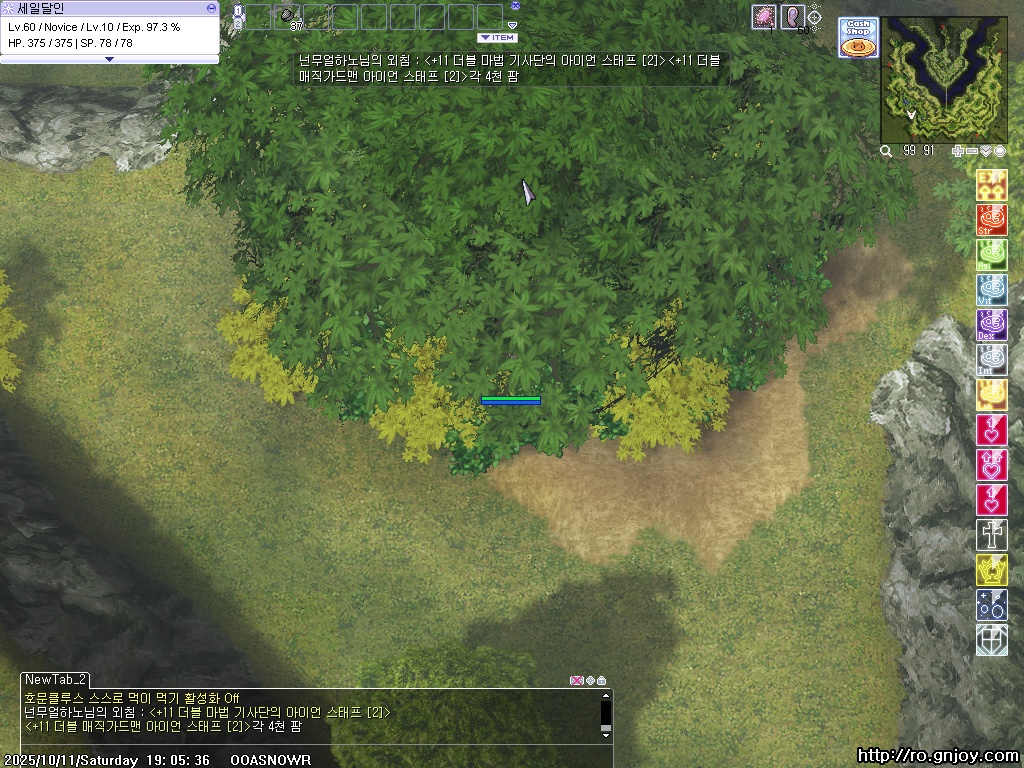Click the yellow trophy status icon
The image size is (1024, 768).
tap(991, 570)
